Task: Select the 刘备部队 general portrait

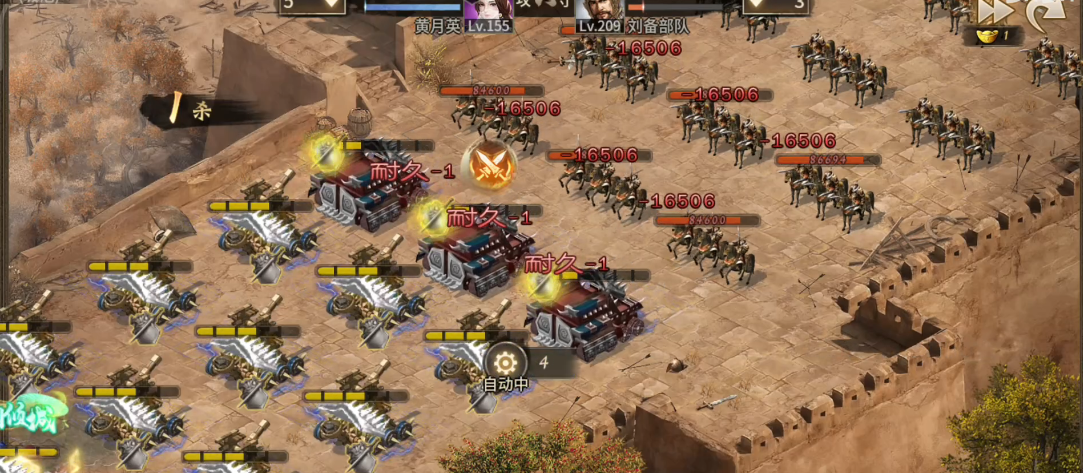Action: 598,9
